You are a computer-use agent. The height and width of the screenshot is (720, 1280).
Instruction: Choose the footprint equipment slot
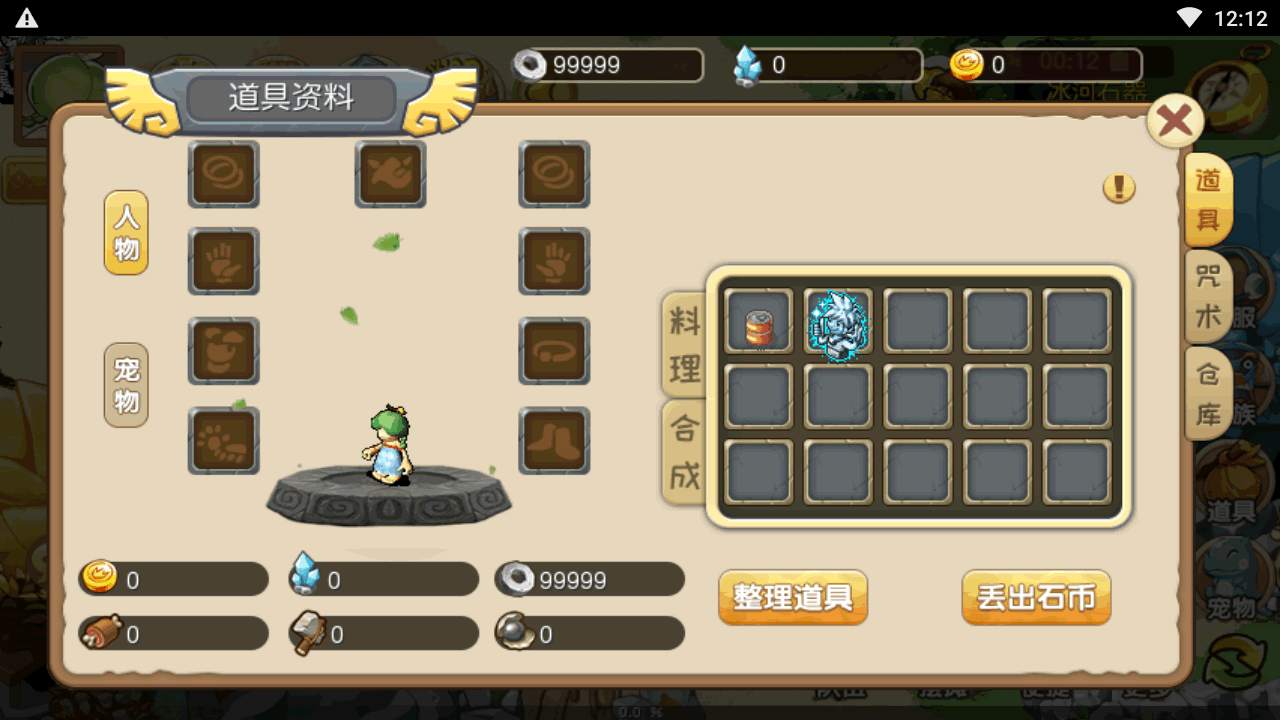pyautogui.click(x=224, y=441)
